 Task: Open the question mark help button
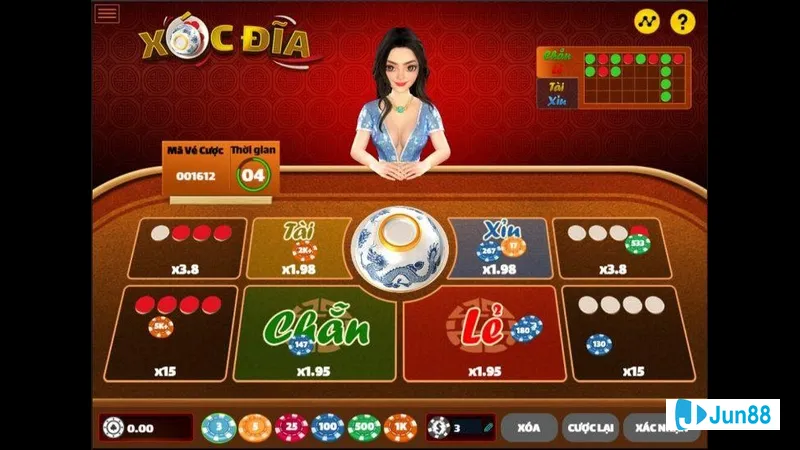682,21
